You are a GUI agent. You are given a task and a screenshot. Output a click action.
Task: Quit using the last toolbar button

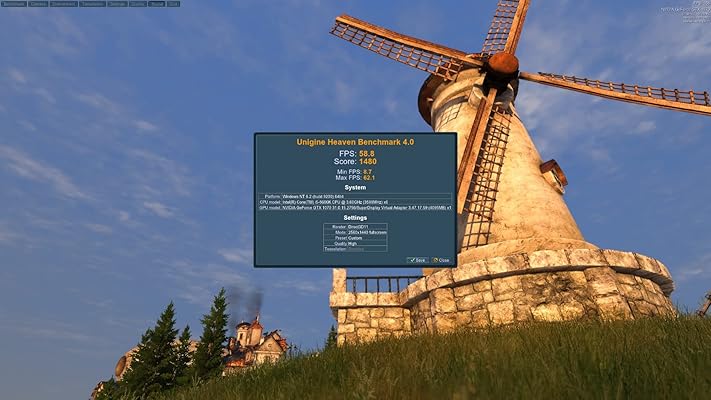click(x=173, y=4)
